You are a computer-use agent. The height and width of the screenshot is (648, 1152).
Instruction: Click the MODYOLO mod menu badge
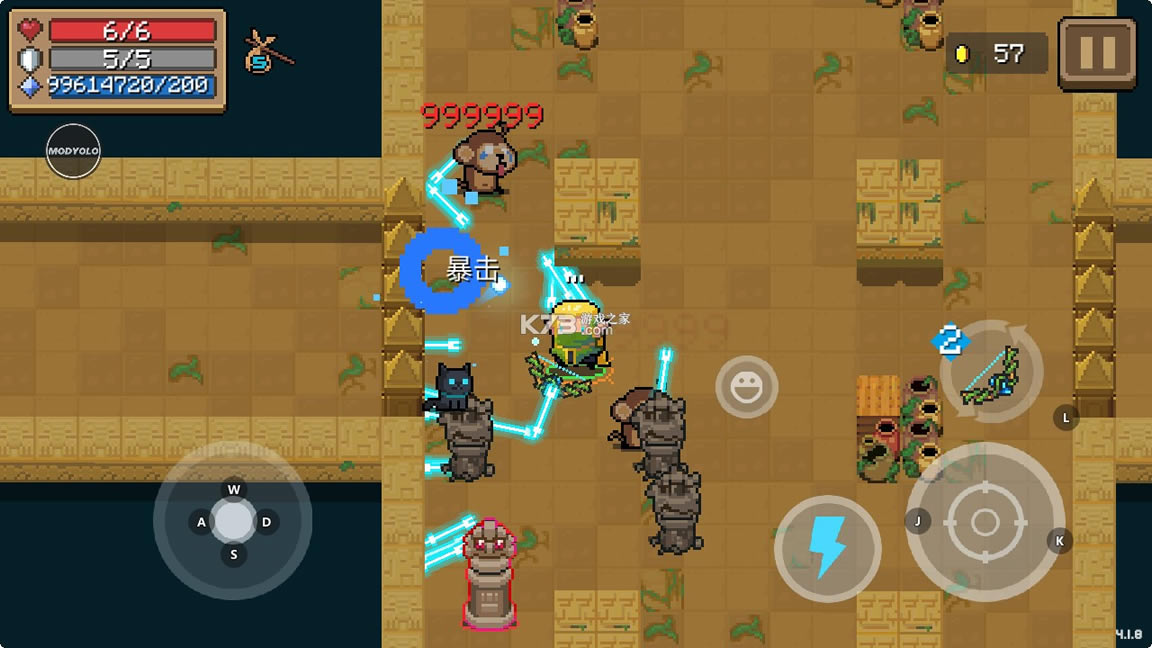tap(73, 151)
